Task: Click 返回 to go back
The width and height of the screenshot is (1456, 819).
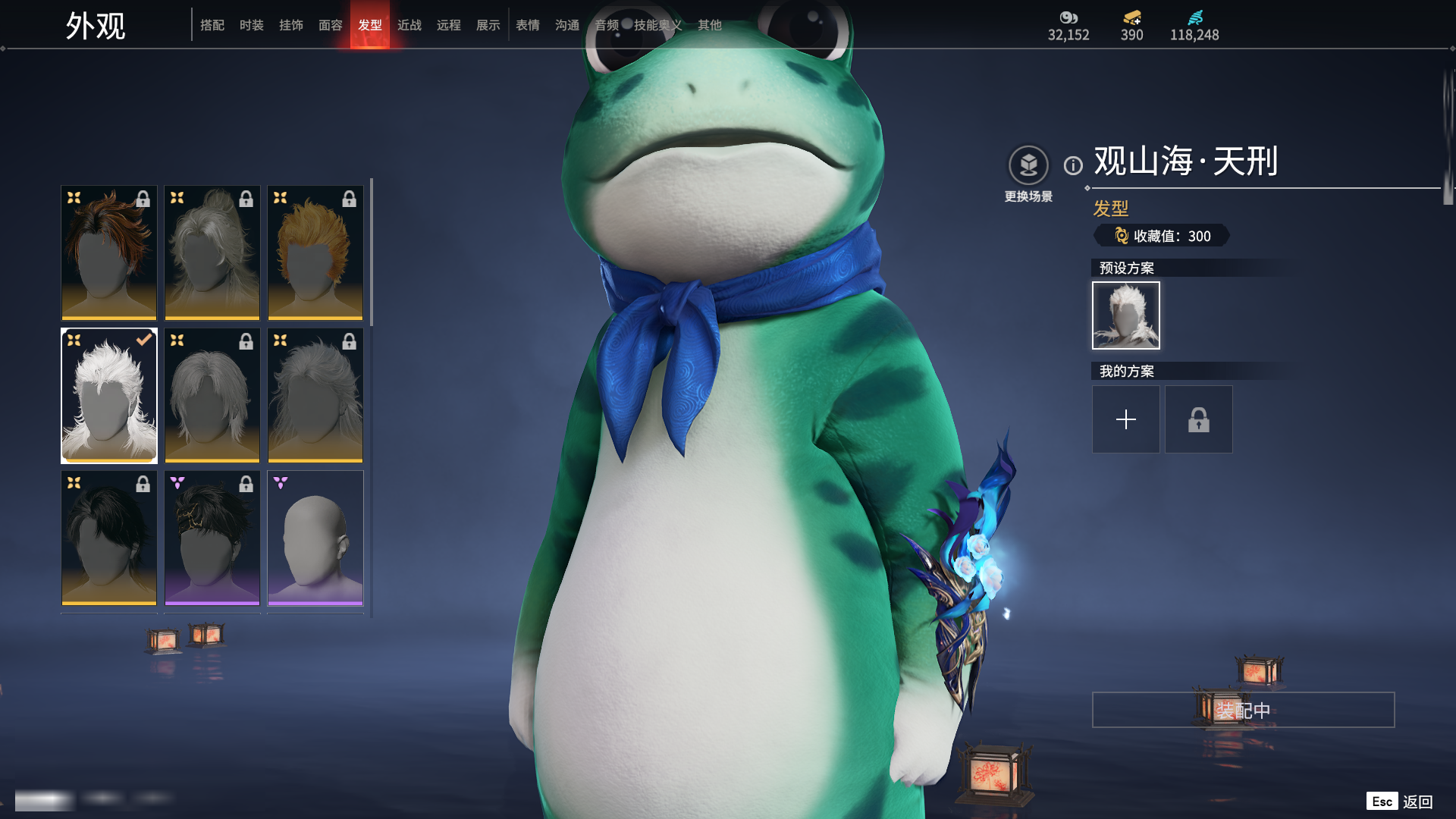Action: click(1417, 802)
